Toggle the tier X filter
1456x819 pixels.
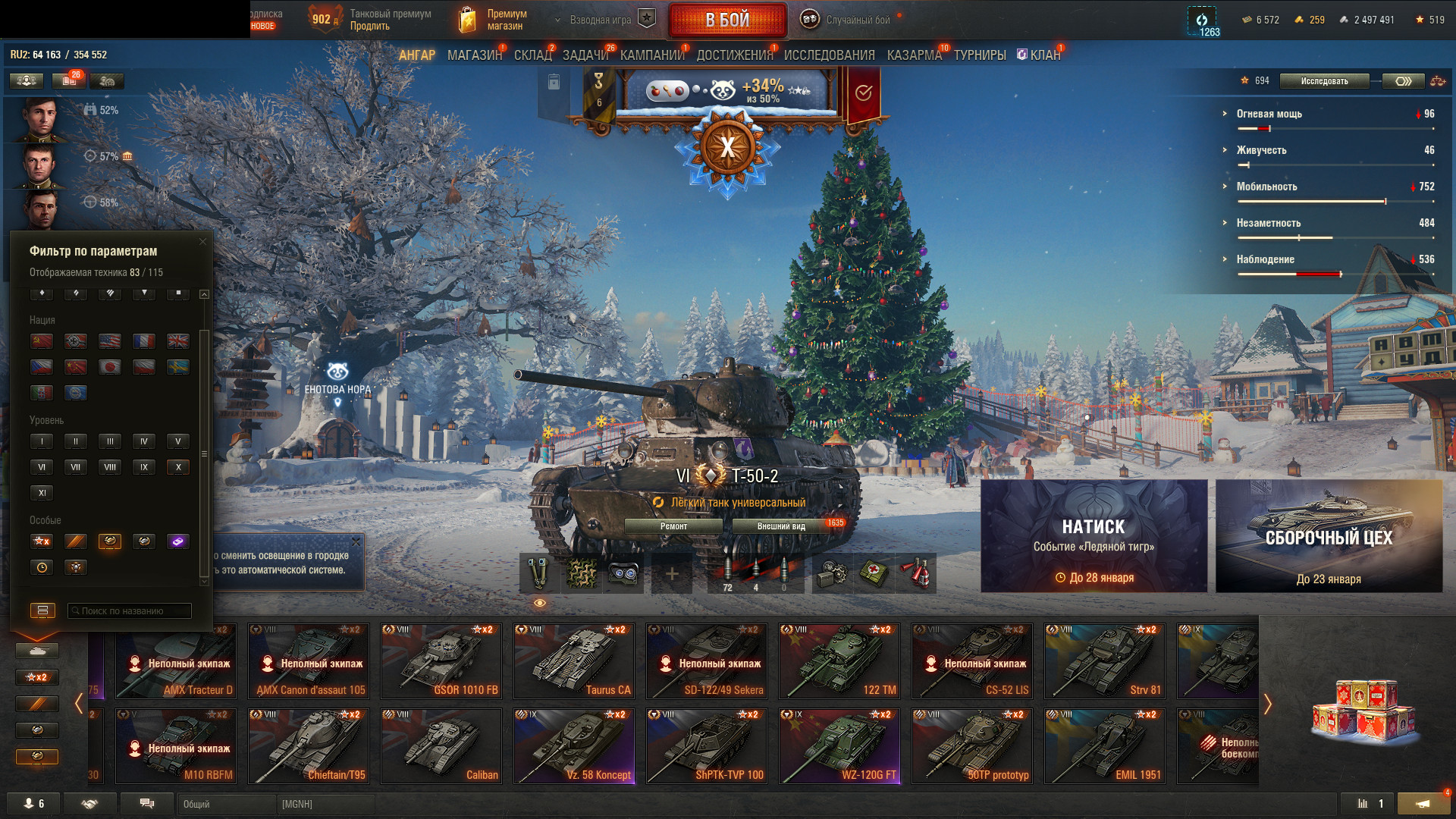pyautogui.click(x=178, y=467)
